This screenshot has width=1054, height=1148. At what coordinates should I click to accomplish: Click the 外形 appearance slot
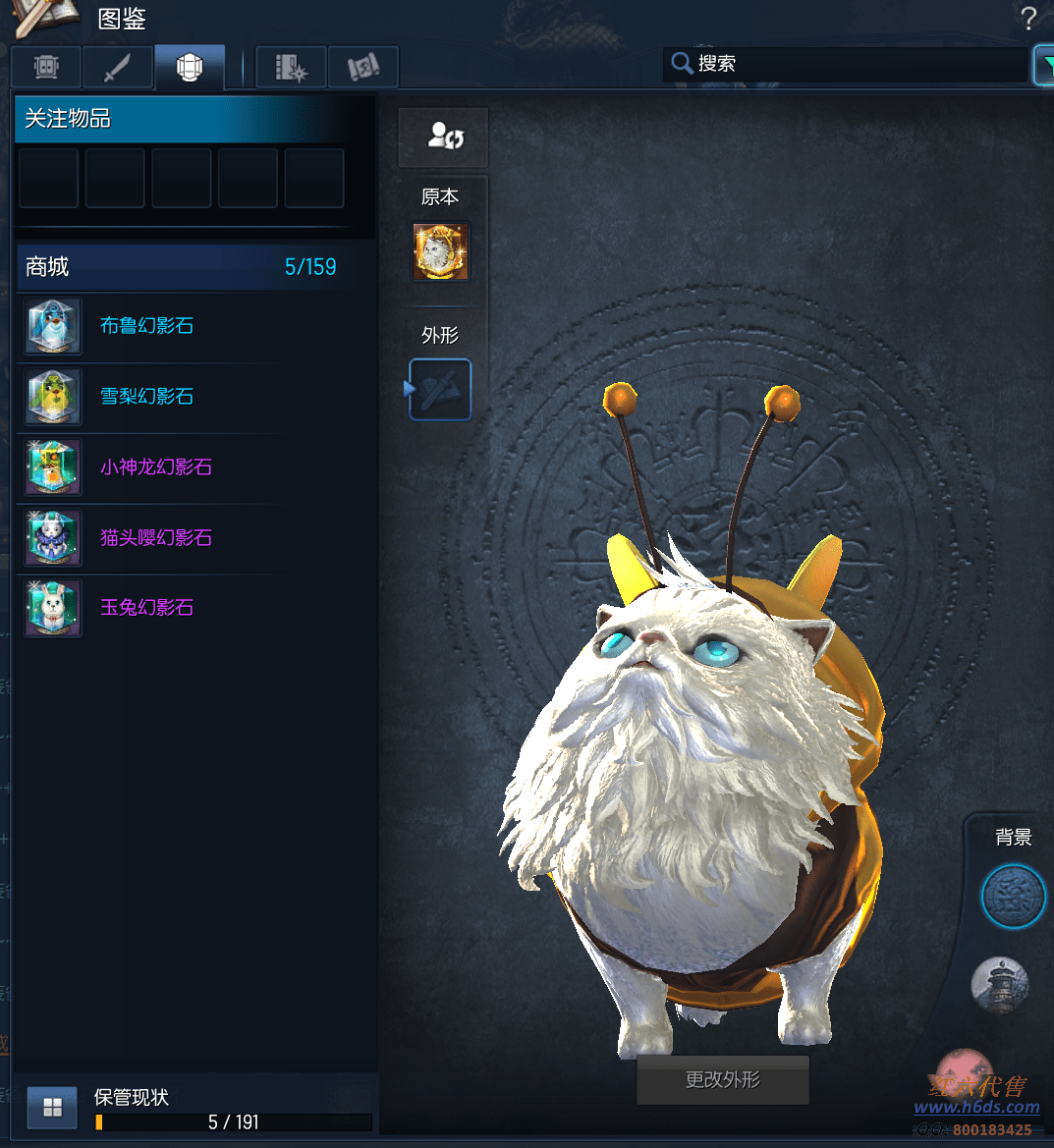click(x=440, y=390)
